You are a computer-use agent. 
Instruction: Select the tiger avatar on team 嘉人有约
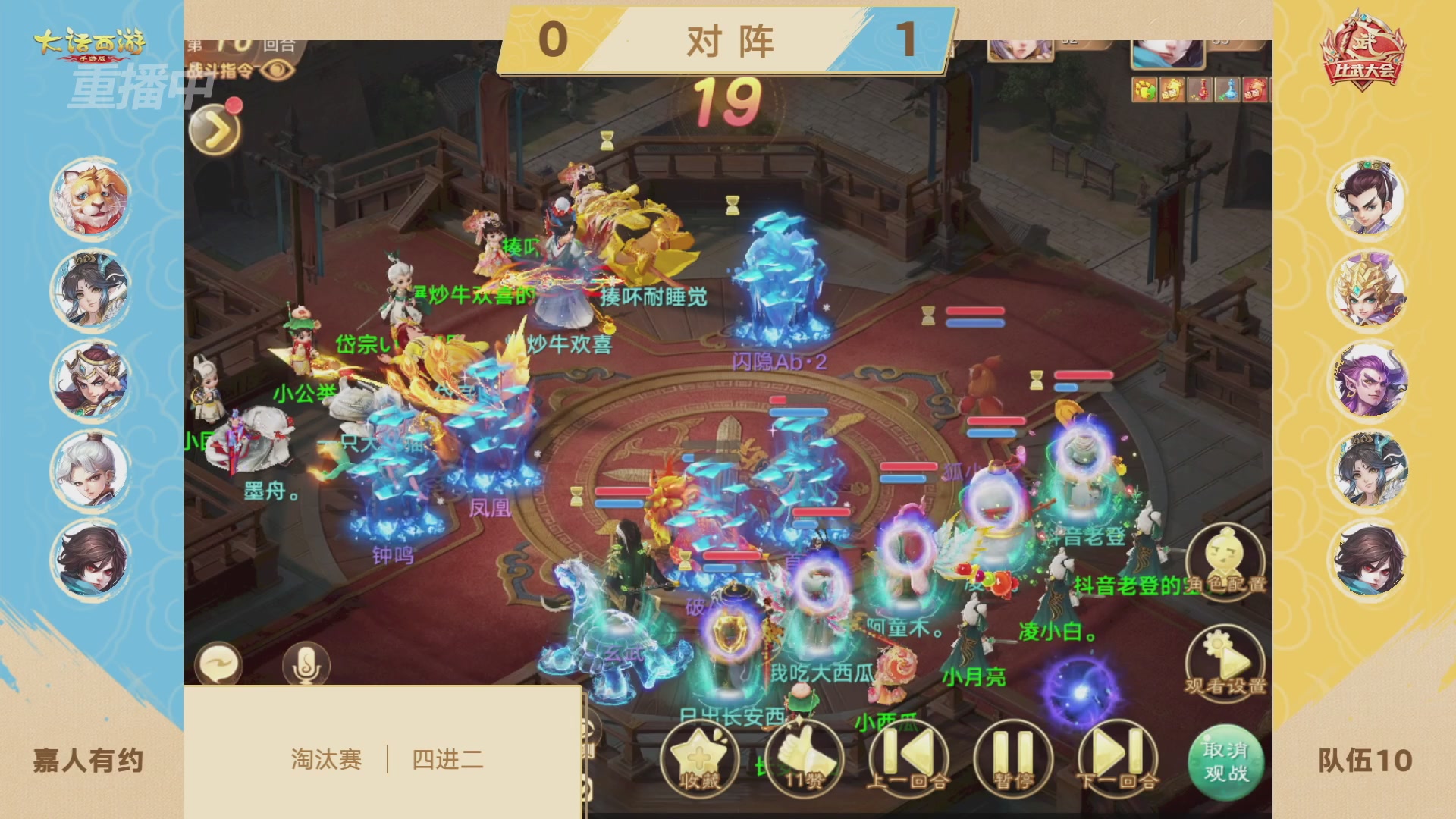(91, 199)
